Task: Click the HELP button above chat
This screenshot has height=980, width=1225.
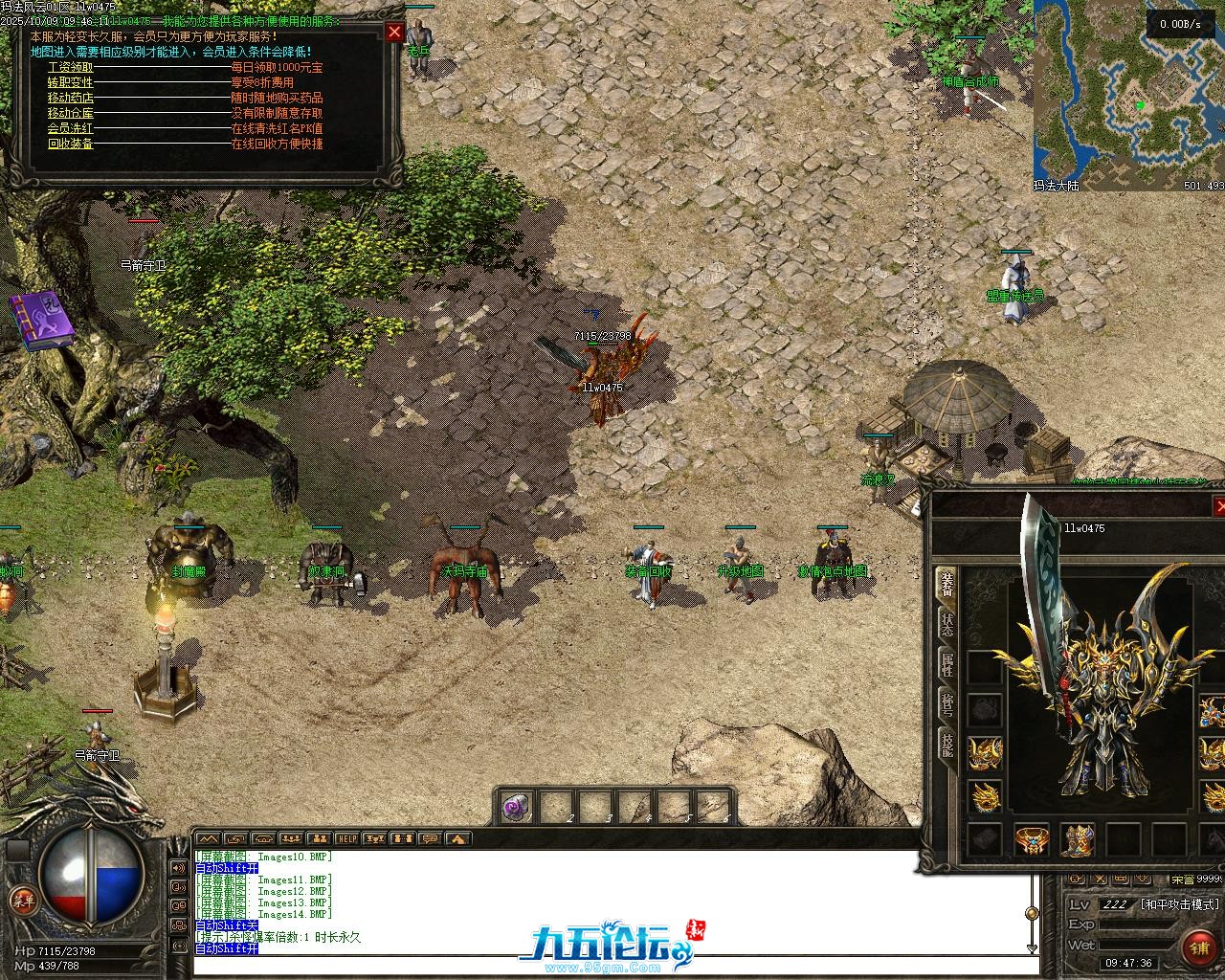Action: (x=346, y=839)
